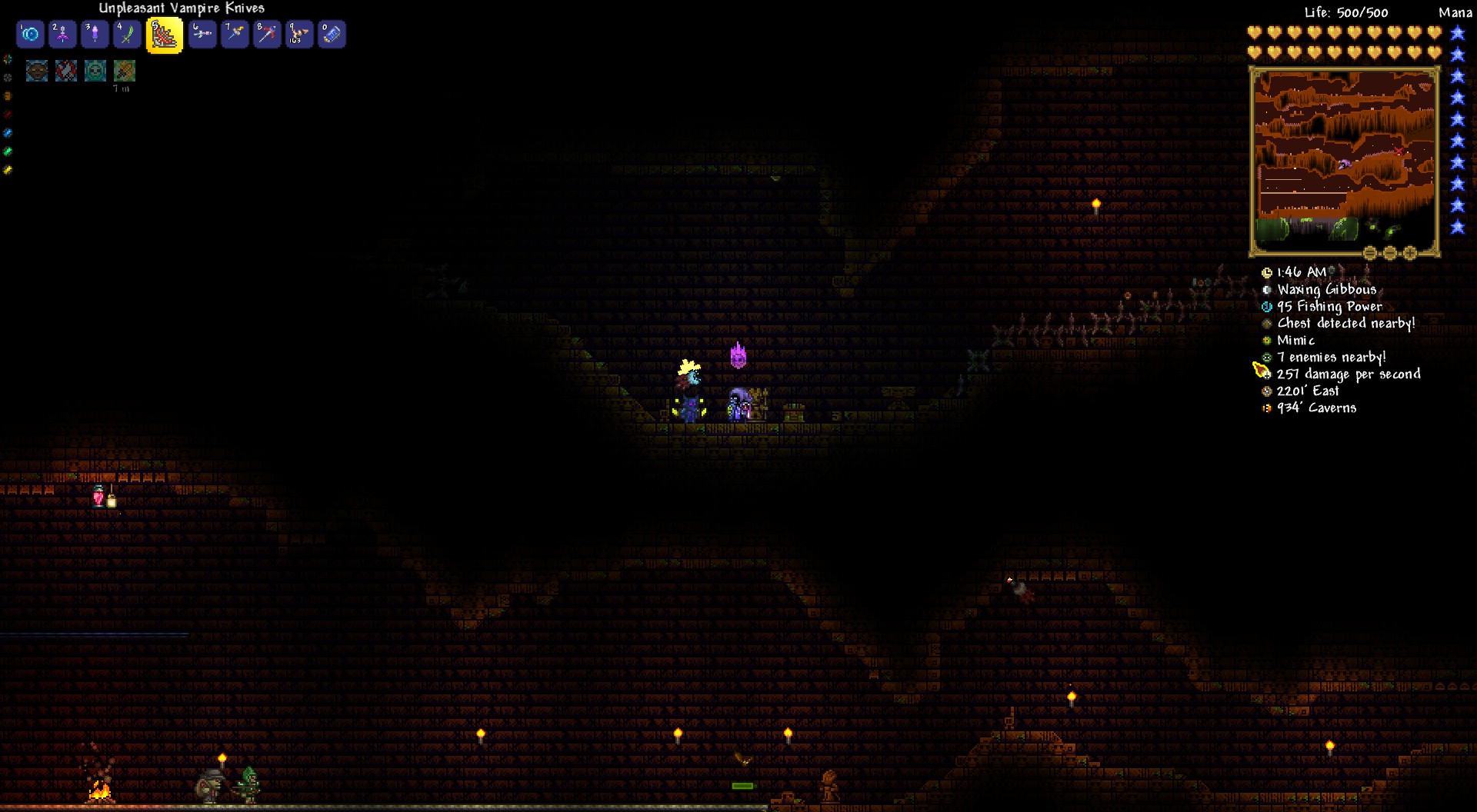Click the DPS meter icon

(1266, 374)
